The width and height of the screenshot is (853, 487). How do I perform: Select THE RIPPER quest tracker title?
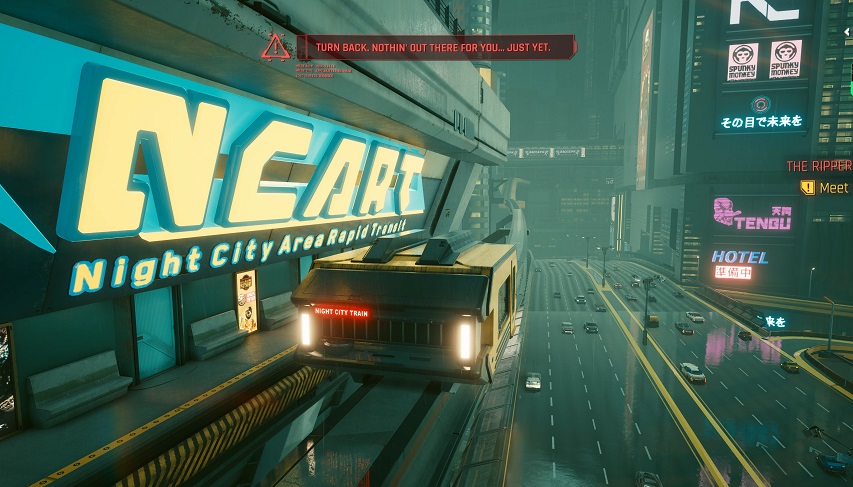819,166
